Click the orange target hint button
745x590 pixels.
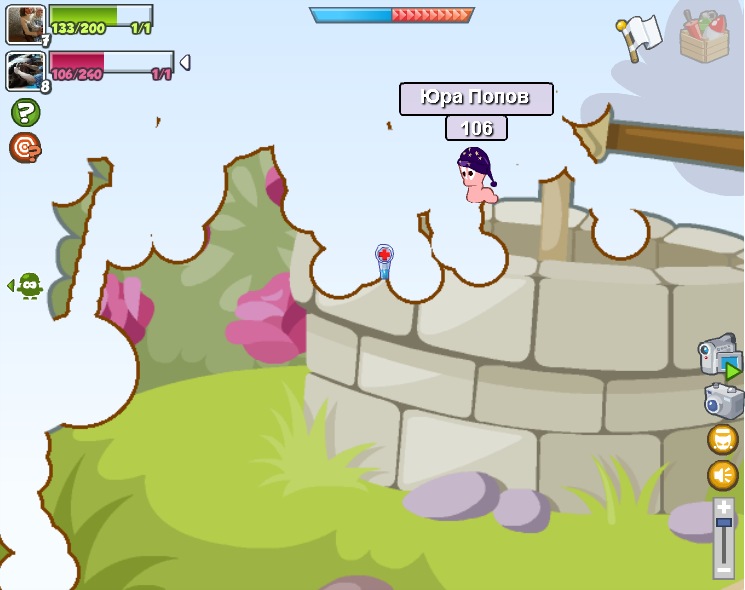click(x=25, y=148)
